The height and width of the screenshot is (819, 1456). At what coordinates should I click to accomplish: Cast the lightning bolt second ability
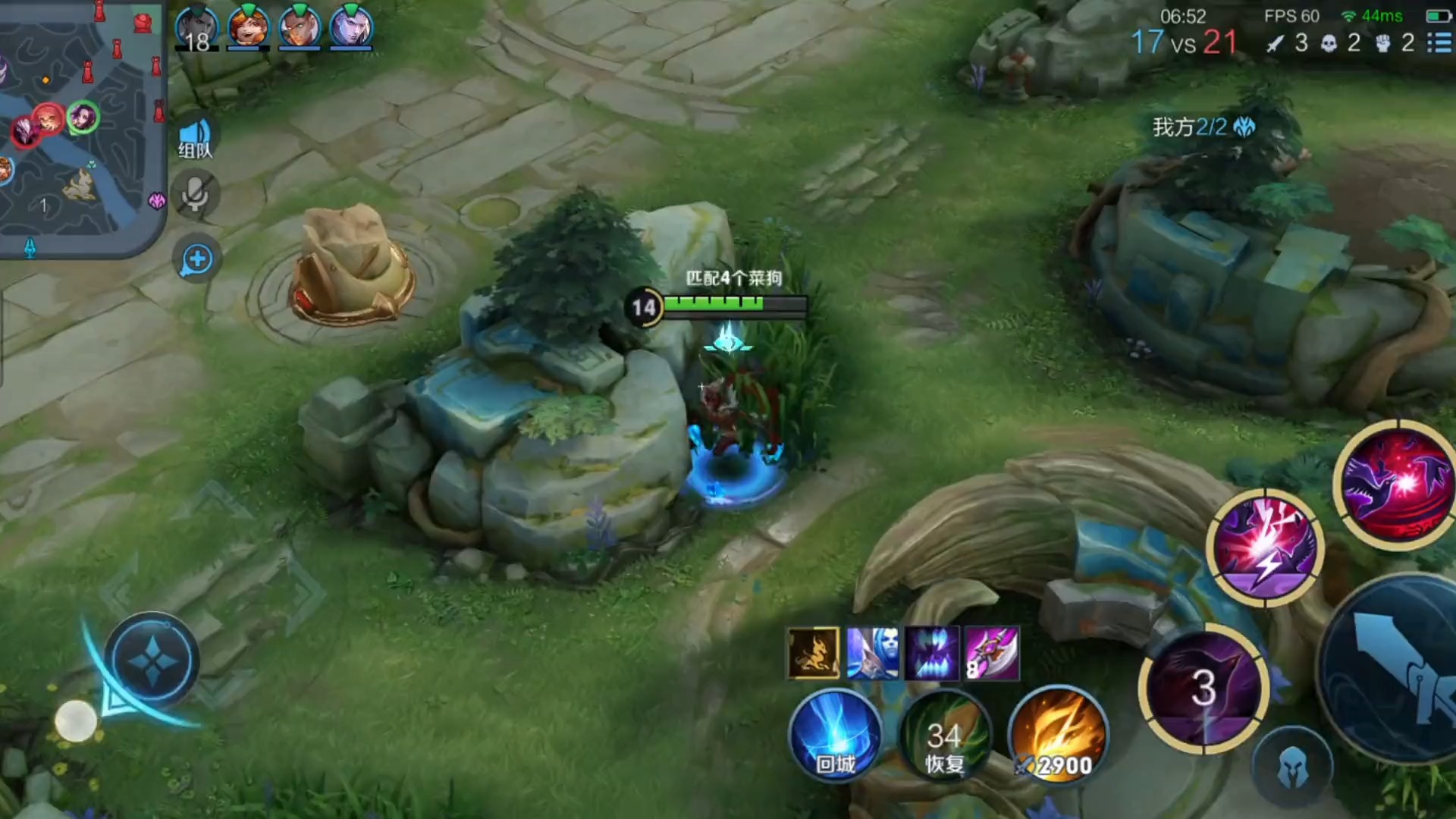point(1265,548)
